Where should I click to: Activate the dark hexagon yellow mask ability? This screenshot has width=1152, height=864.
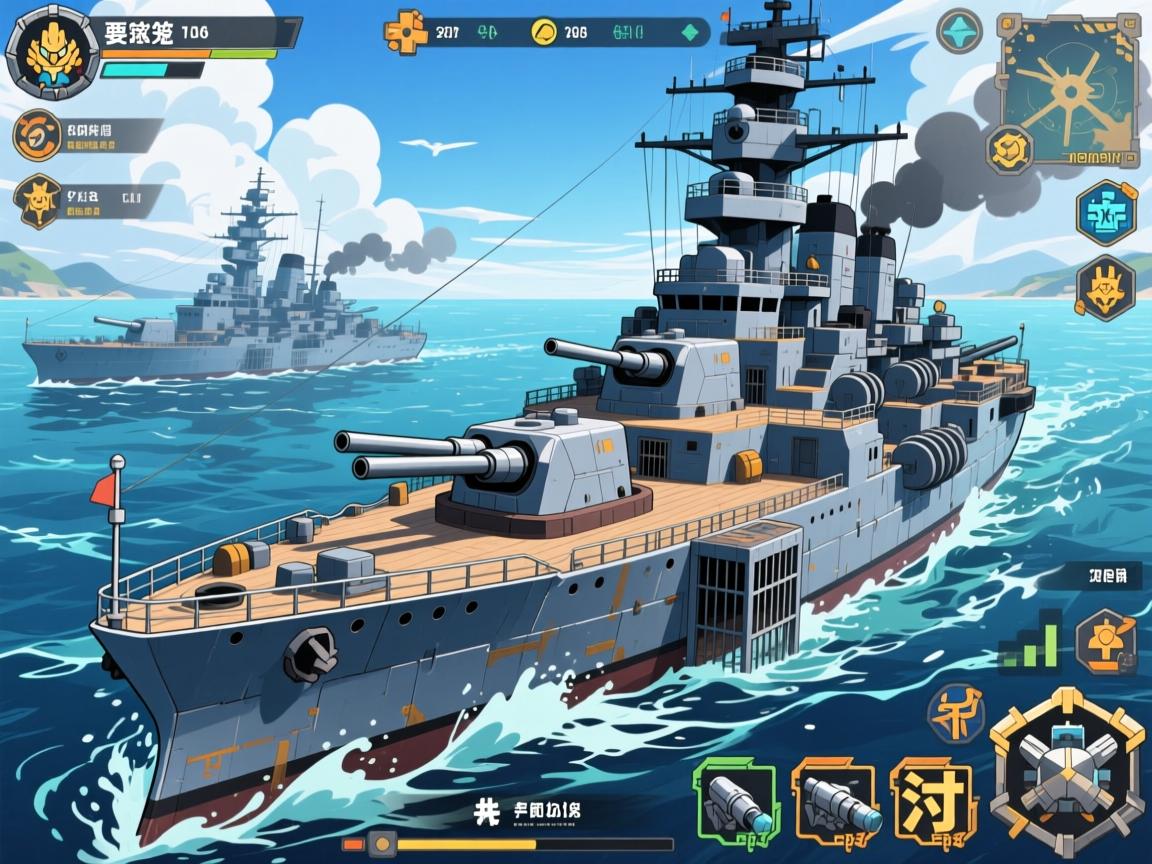[x=1106, y=288]
